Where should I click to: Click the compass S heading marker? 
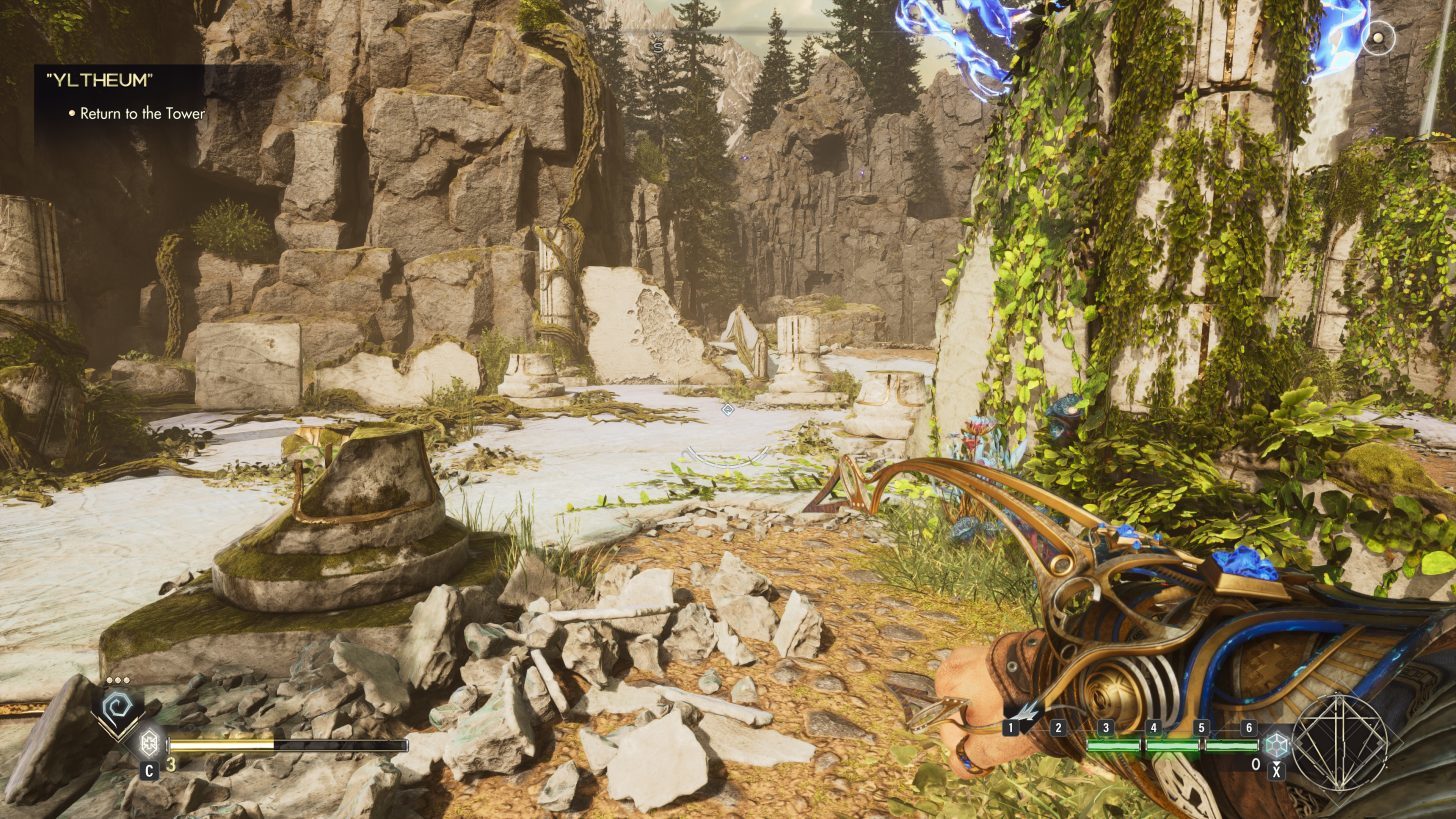(657, 46)
